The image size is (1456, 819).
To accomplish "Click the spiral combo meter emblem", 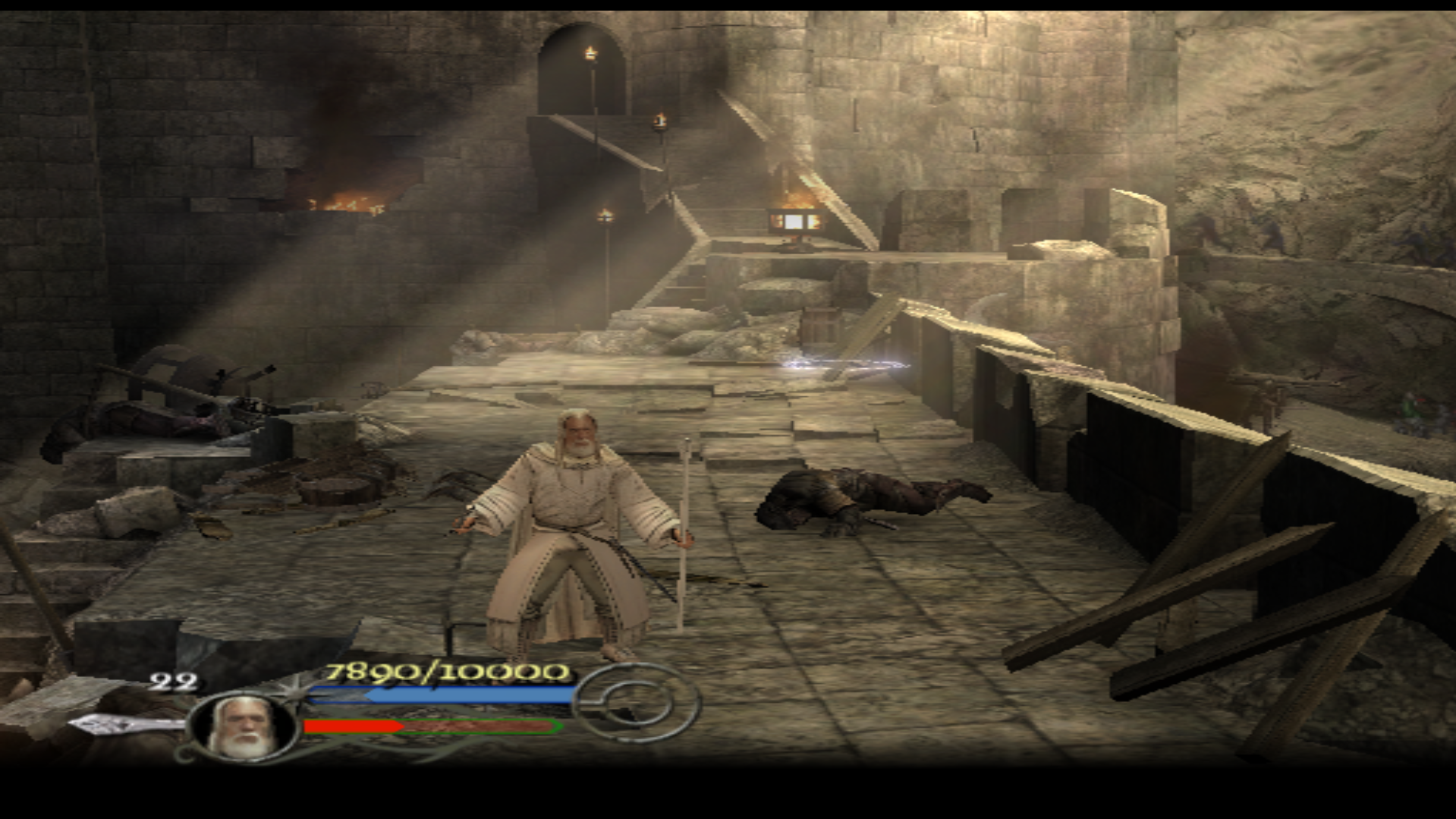I will [639, 703].
